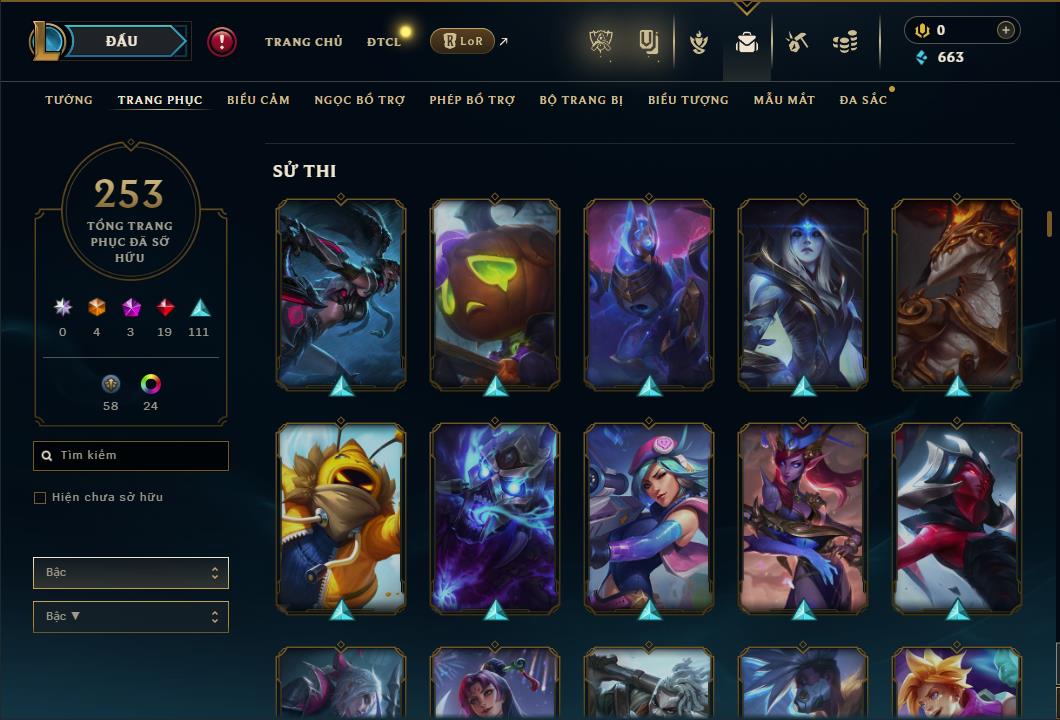Open the red exclamation alert icon
Image resolution: width=1060 pixels, height=720 pixels.
click(221, 41)
